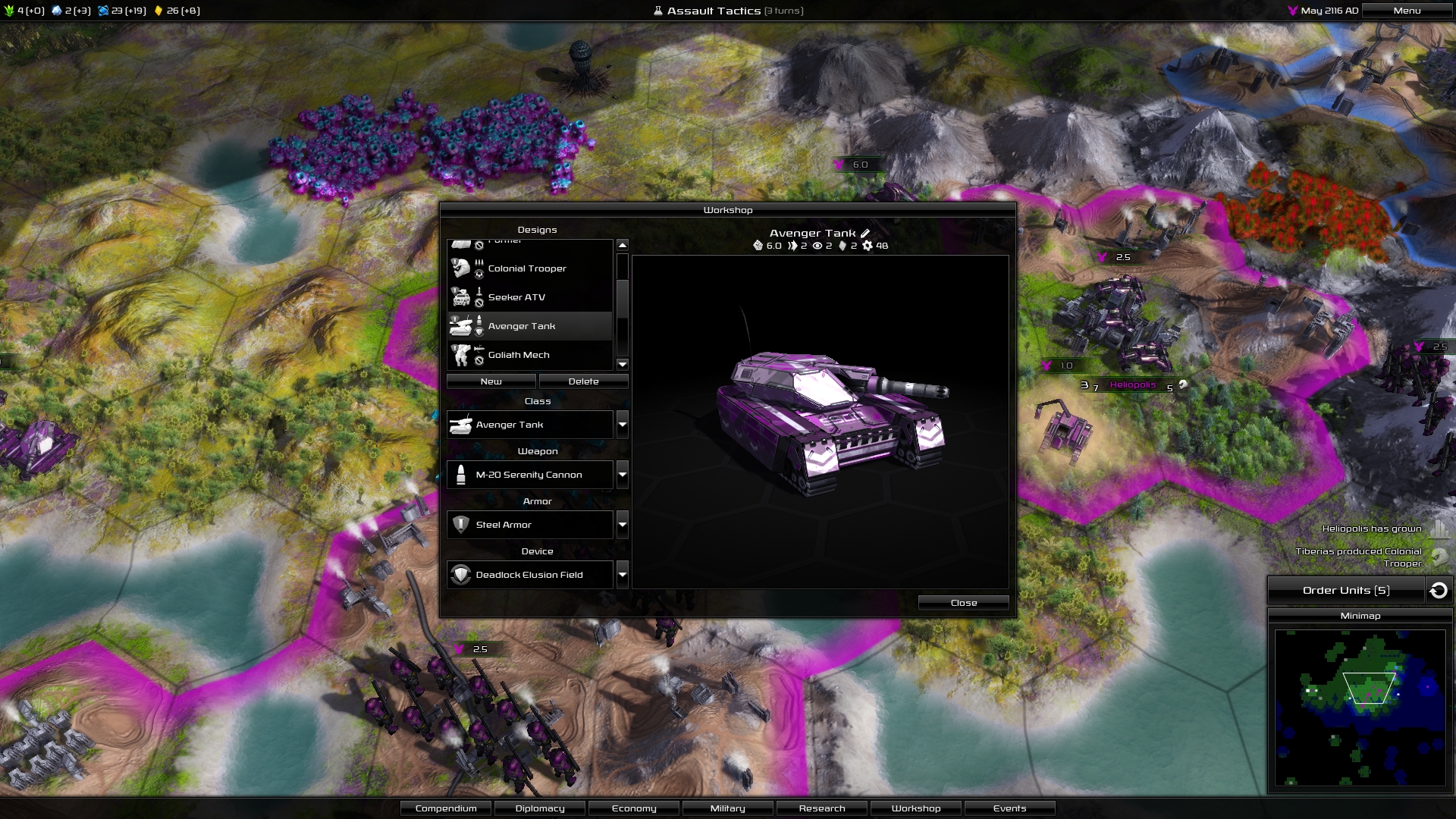Viewport: 1456px width, 819px height.
Task: Open the Diplomacy tab
Action: (539, 808)
